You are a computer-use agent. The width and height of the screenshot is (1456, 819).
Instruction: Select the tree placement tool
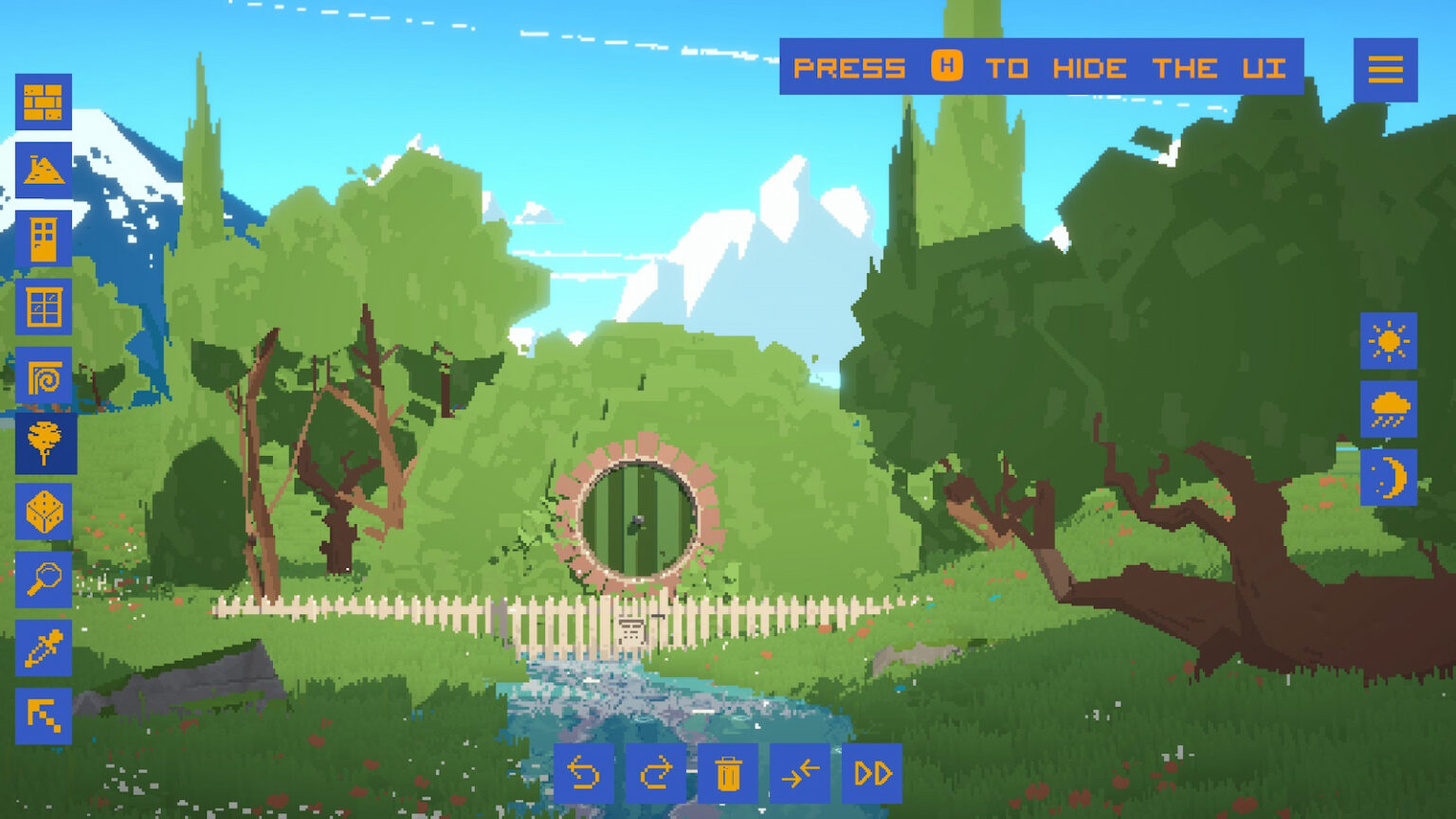(43, 443)
